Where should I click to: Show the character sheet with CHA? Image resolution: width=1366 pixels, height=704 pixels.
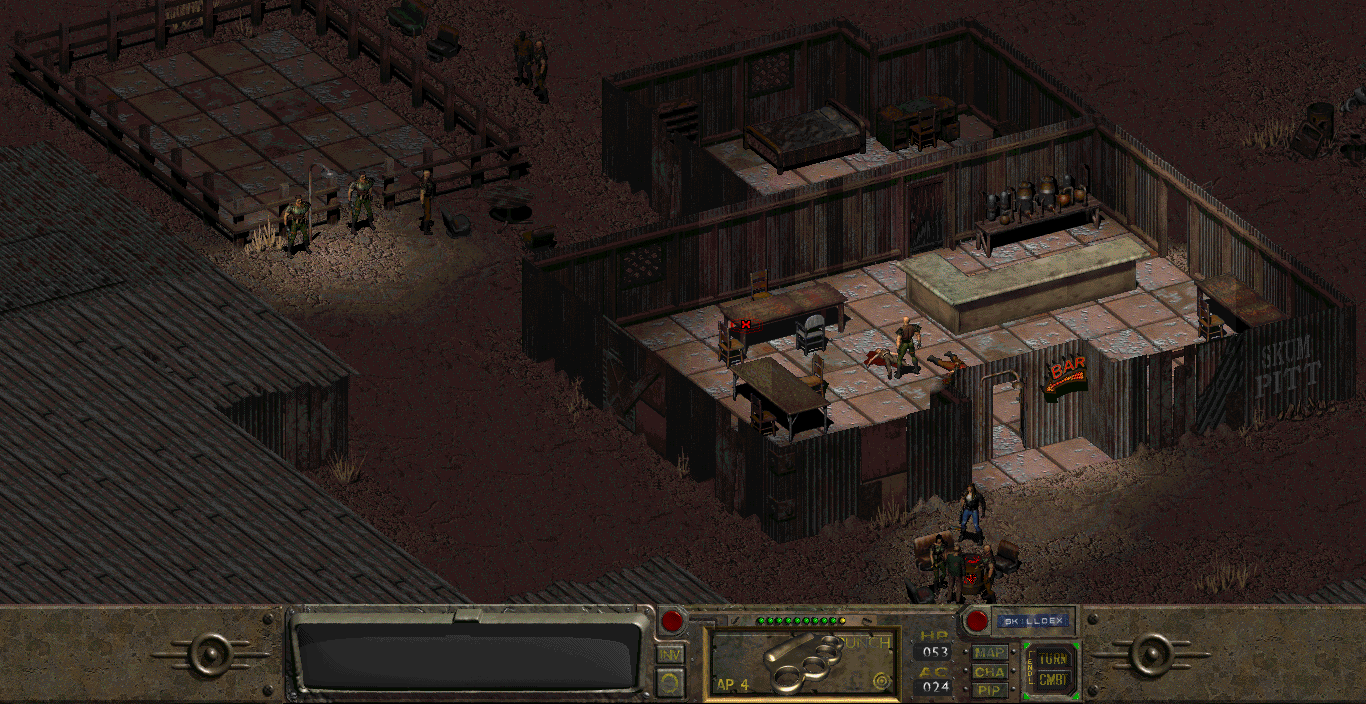click(x=990, y=672)
